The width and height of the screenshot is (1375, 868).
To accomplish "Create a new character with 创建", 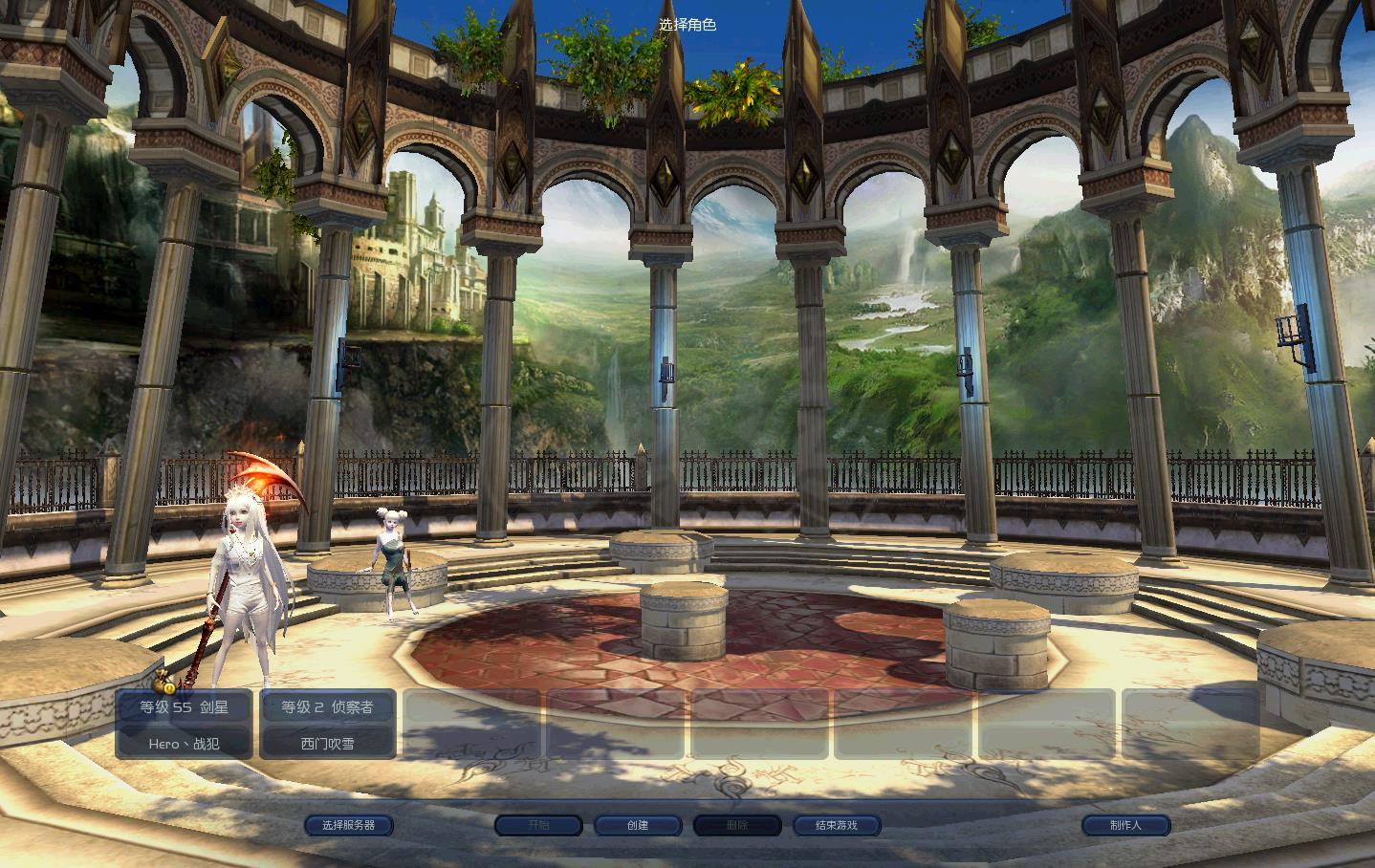I will (638, 825).
